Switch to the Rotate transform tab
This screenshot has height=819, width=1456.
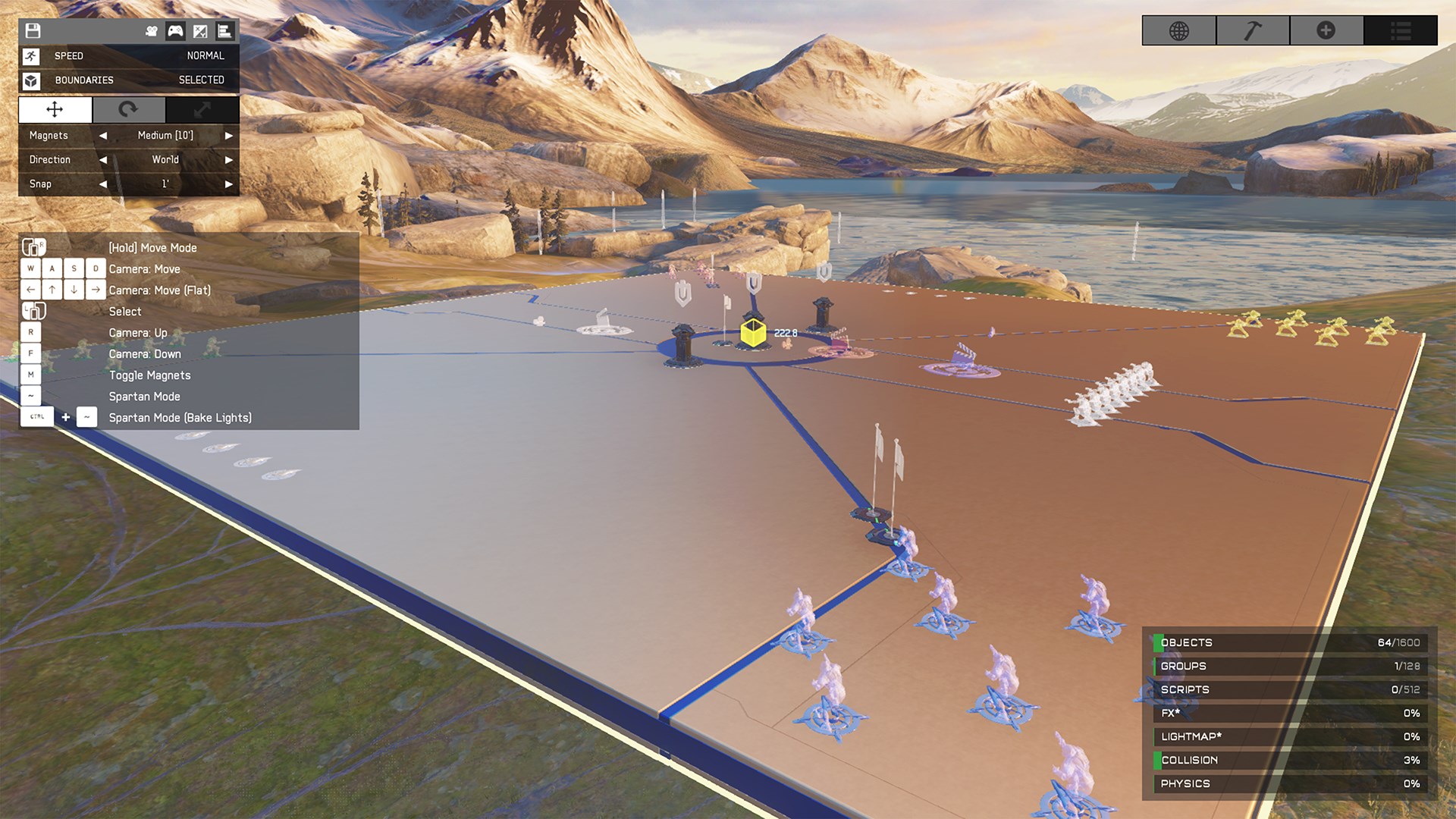128,110
